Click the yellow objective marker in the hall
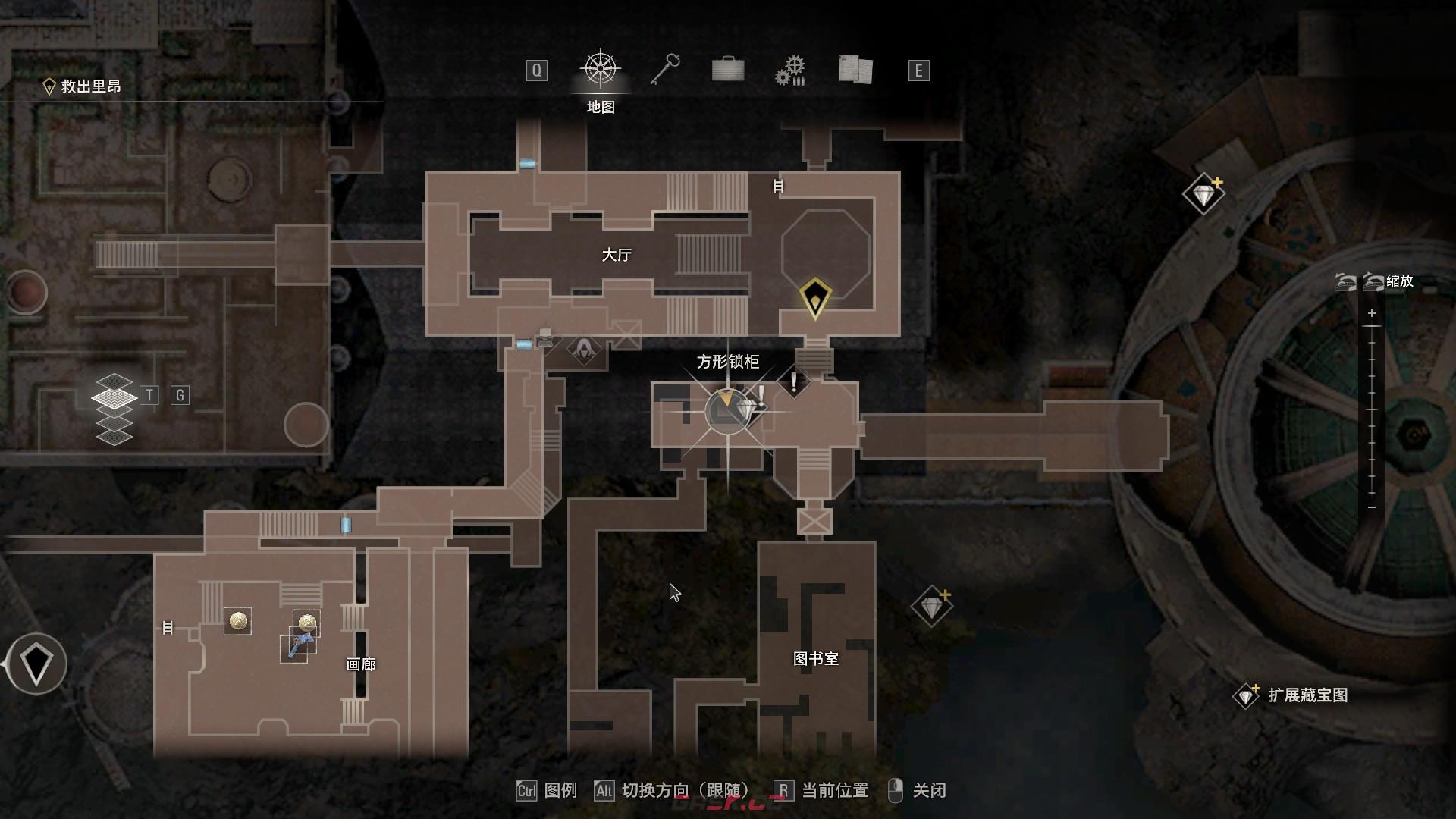The height and width of the screenshot is (819, 1456). point(815,297)
